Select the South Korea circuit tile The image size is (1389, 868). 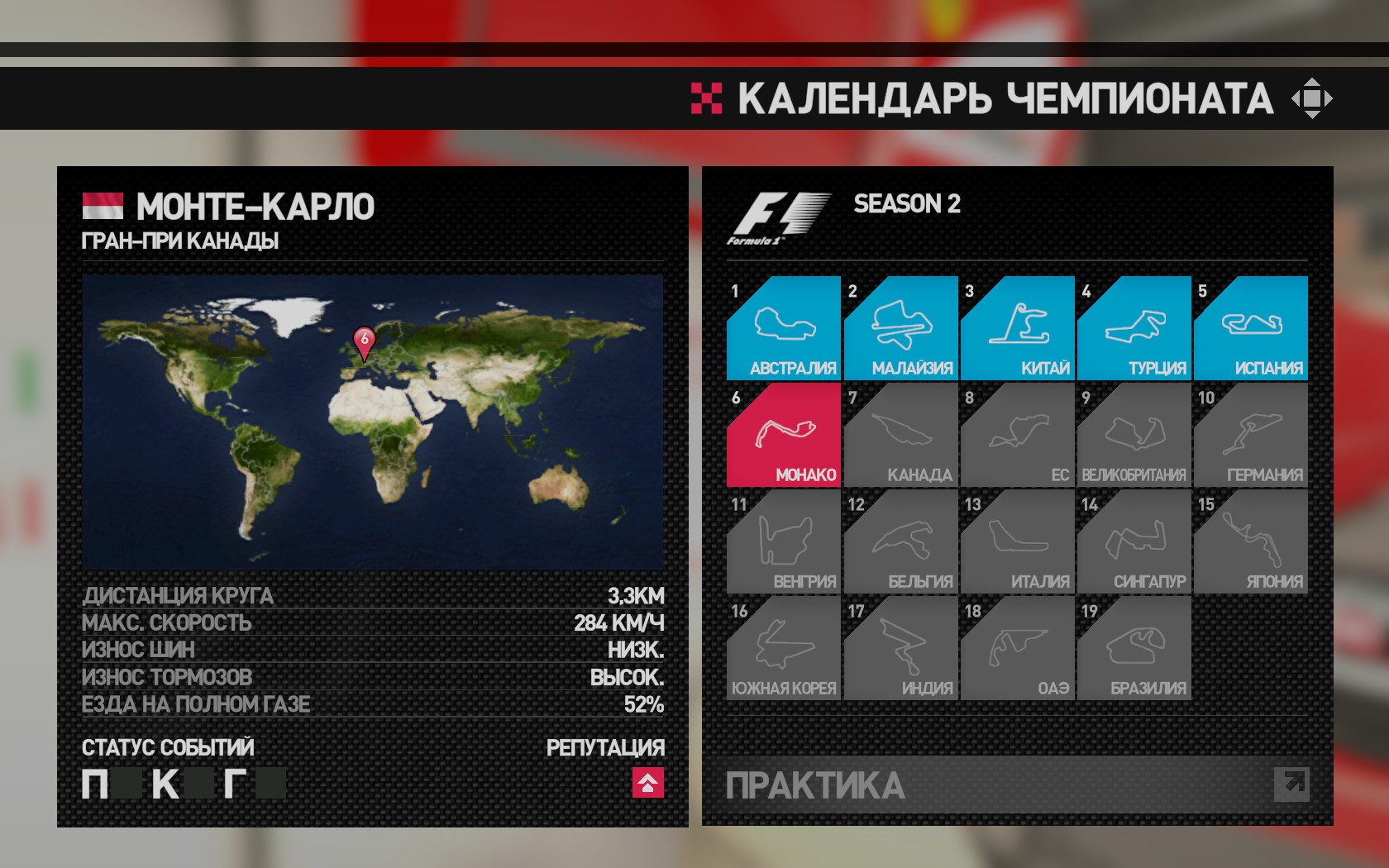click(x=784, y=648)
